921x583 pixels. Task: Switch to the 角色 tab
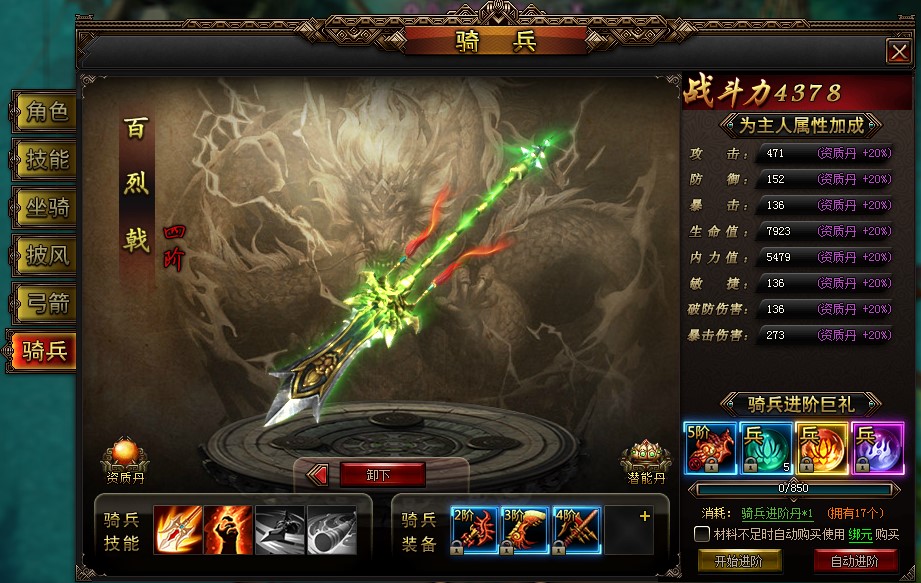[45, 113]
